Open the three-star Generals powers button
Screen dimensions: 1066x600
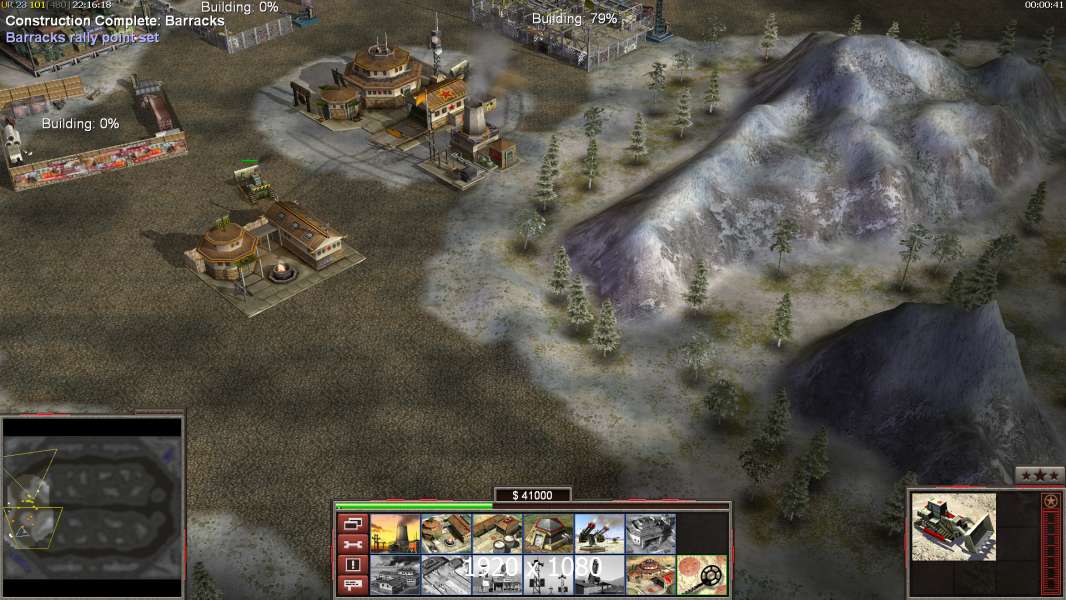1039,475
